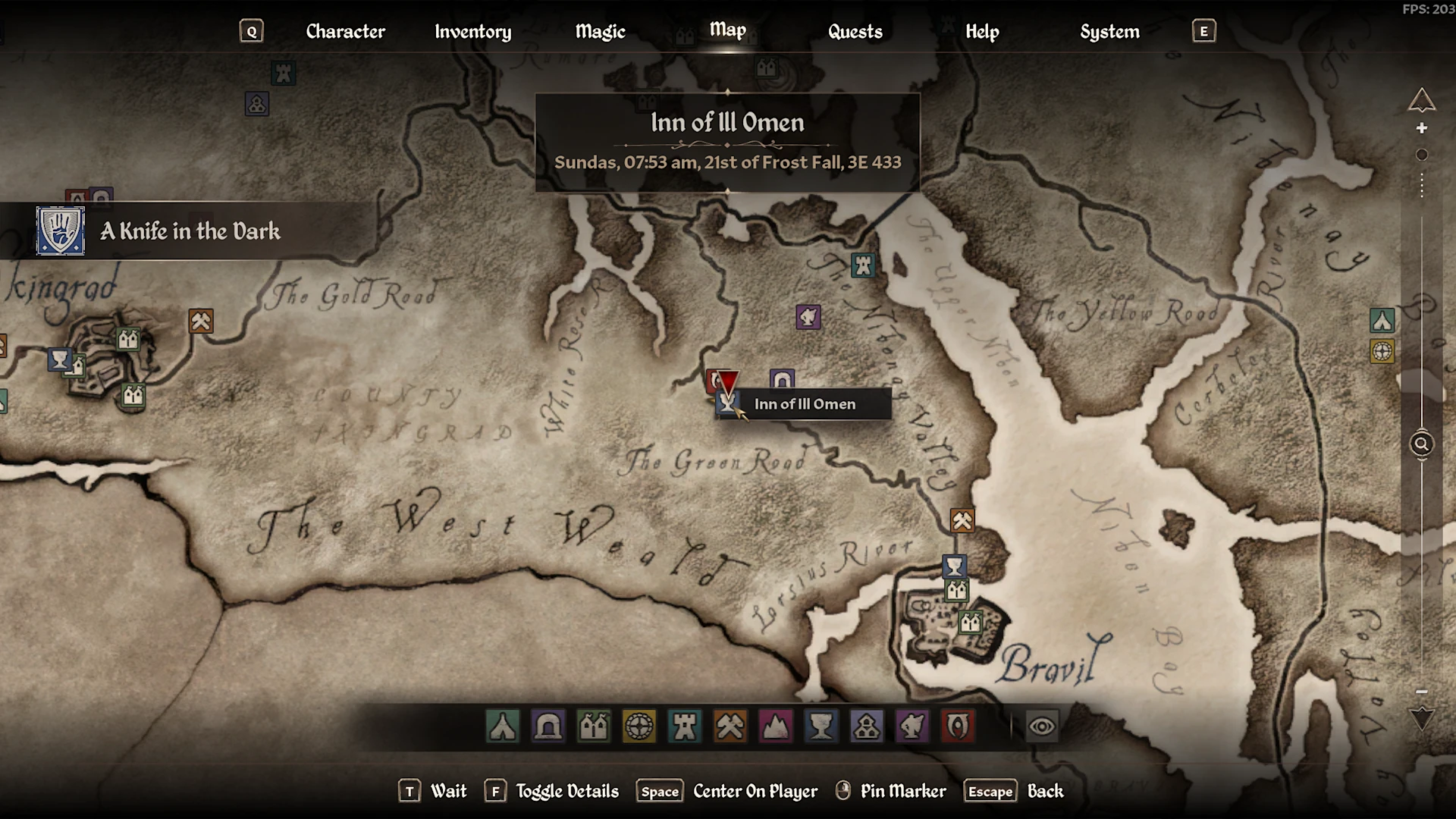This screenshot has width=1456, height=819.
Task: Toggle the mine pickaxes map filter
Action: (x=730, y=726)
